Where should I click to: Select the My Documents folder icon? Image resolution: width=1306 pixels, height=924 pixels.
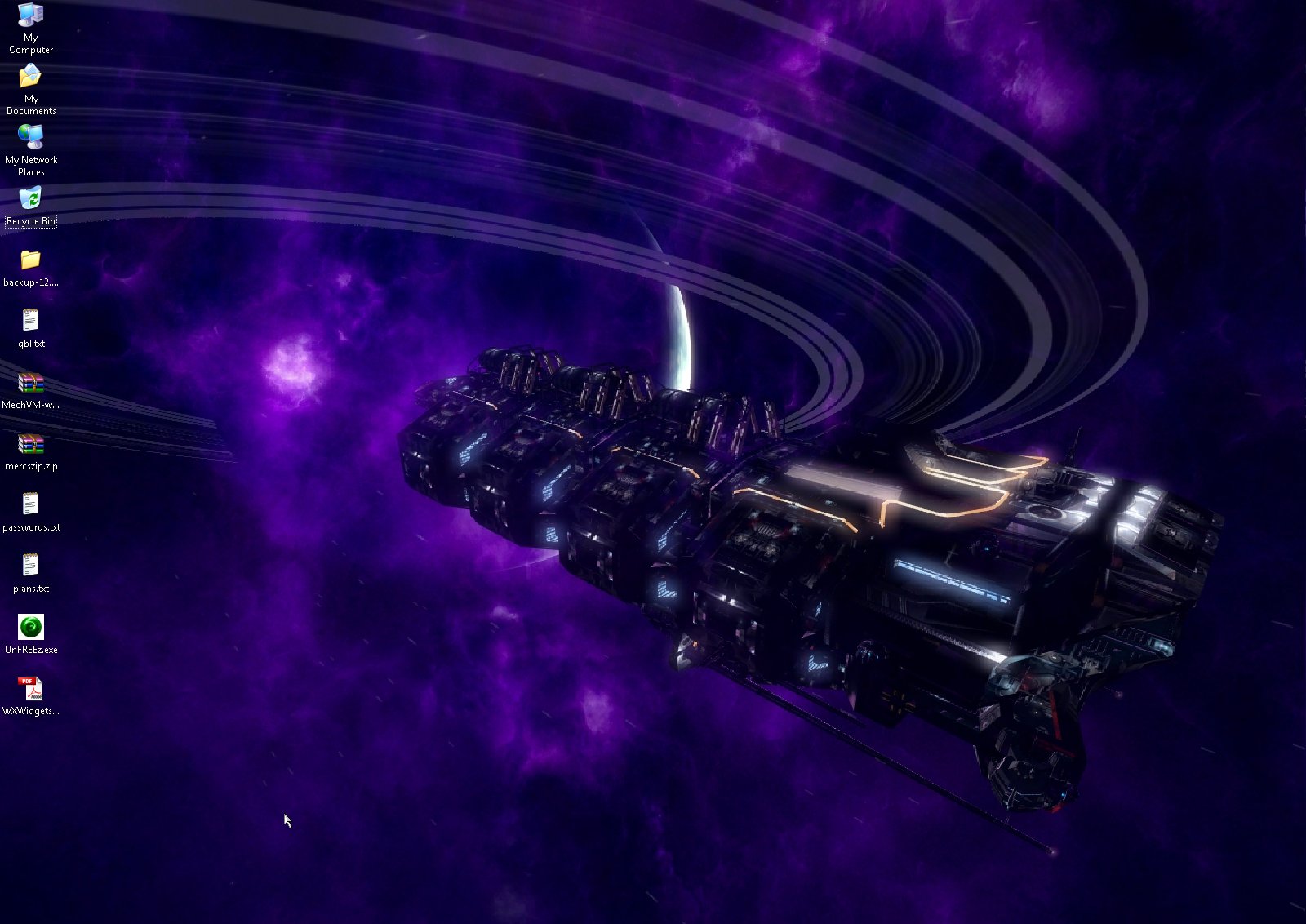[30, 77]
